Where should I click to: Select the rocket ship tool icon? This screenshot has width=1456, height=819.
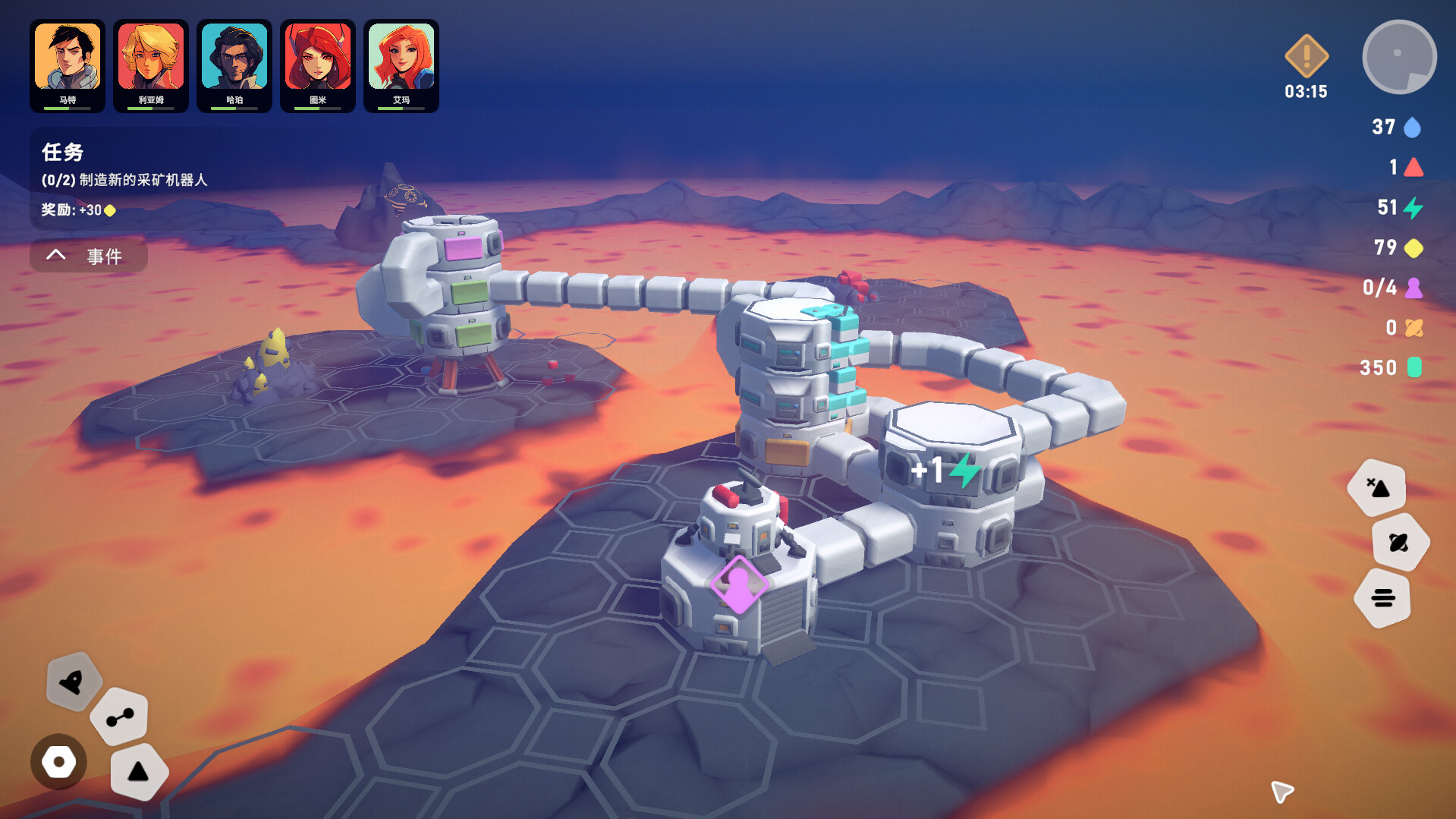[x=74, y=682]
